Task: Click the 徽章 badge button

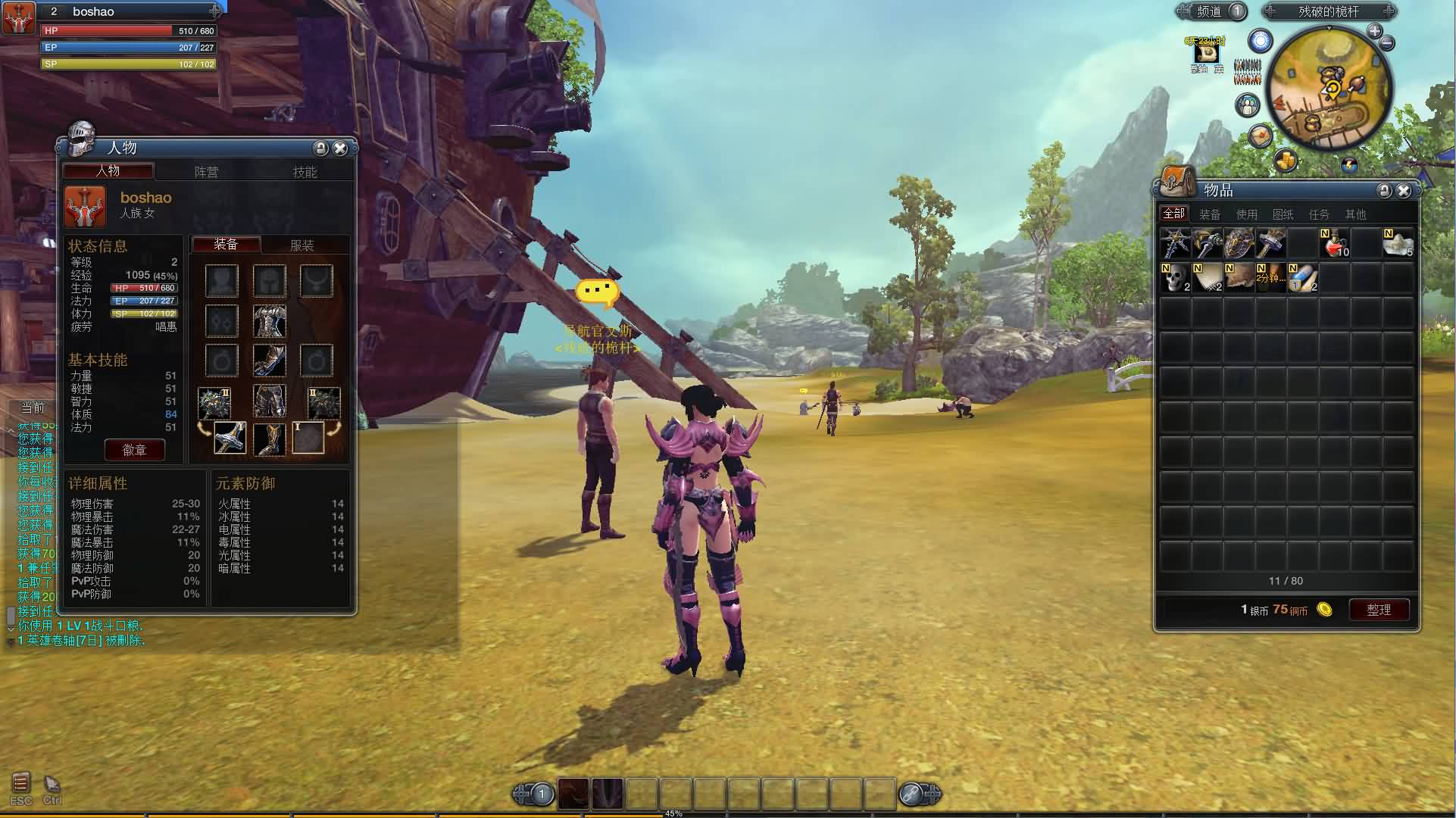Action: (x=134, y=450)
